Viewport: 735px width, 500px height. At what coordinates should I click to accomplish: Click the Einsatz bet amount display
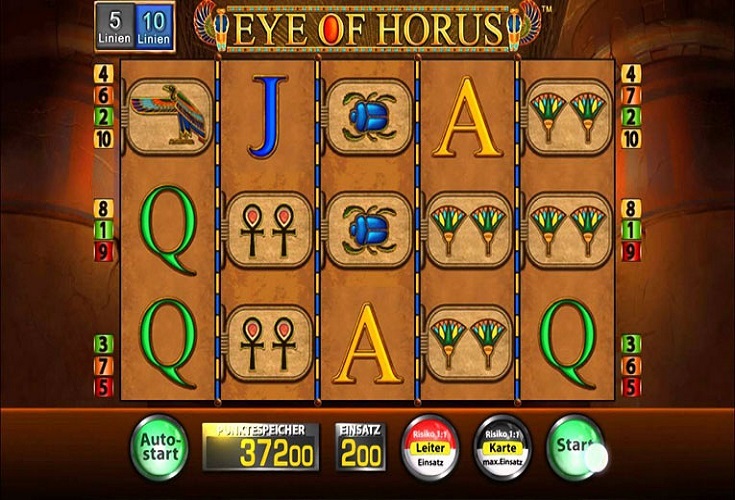(x=359, y=447)
